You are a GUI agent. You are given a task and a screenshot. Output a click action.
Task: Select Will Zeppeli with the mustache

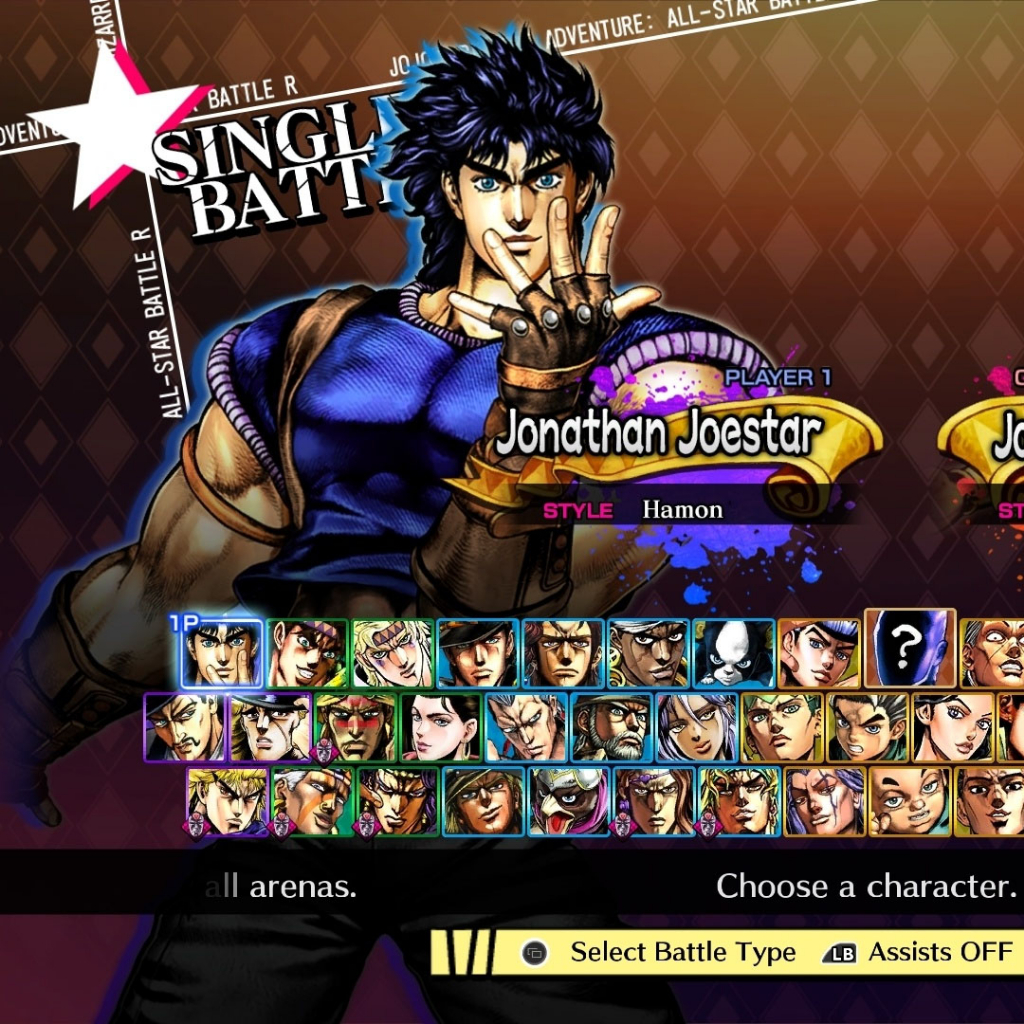click(185, 727)
